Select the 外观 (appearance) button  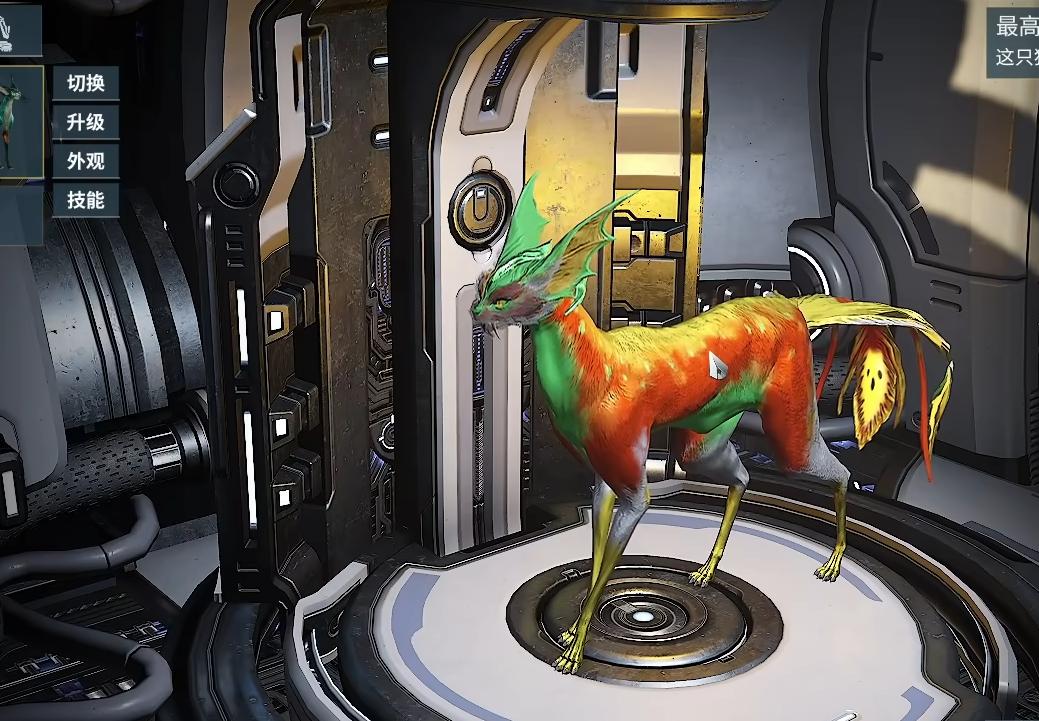pos(85,162)
